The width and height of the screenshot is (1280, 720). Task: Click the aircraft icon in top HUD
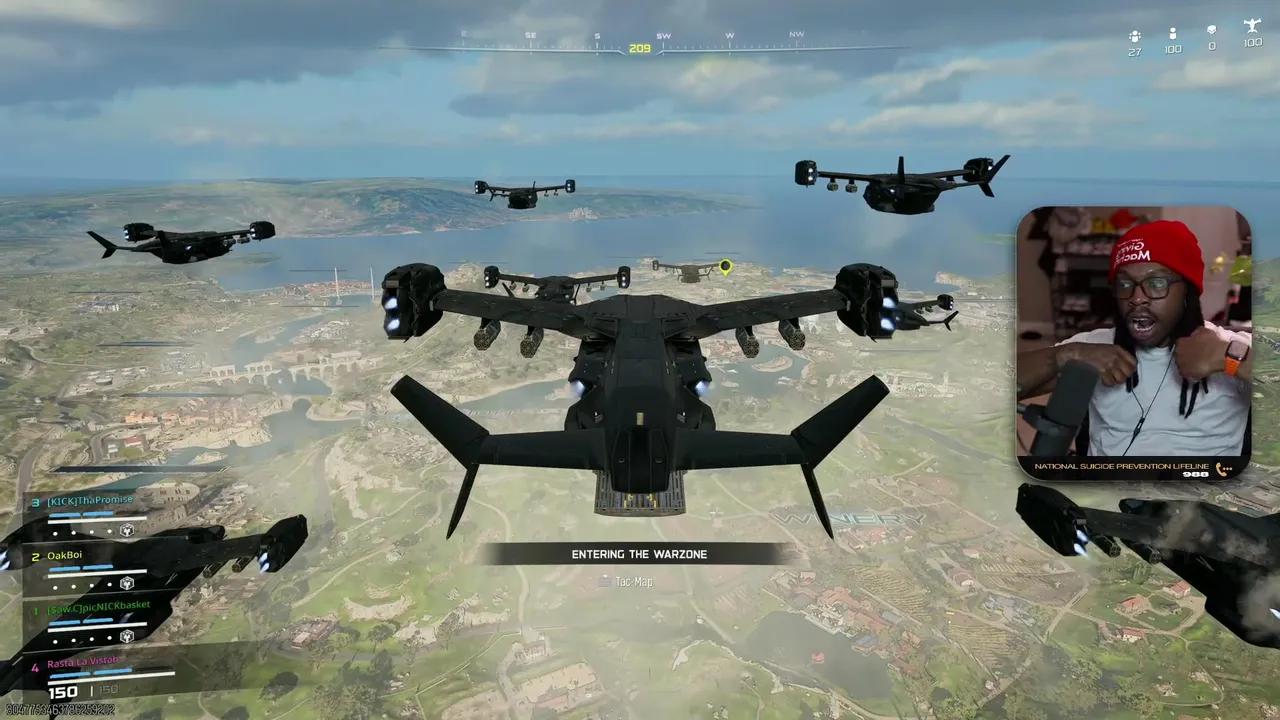(x=1252, y=26)
